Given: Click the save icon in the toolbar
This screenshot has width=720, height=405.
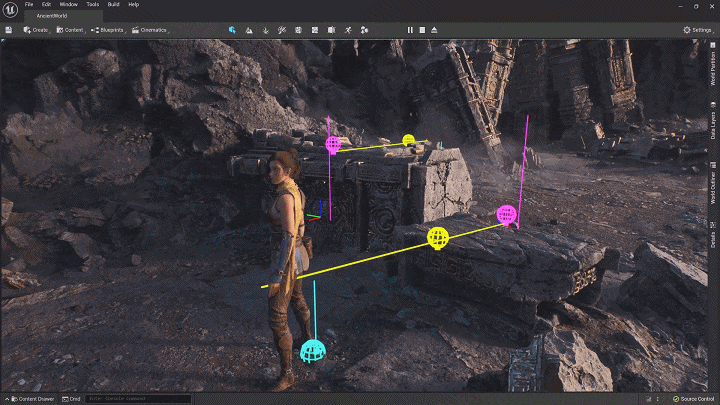Looking at the screenshot, I should [x=8, y=31].
